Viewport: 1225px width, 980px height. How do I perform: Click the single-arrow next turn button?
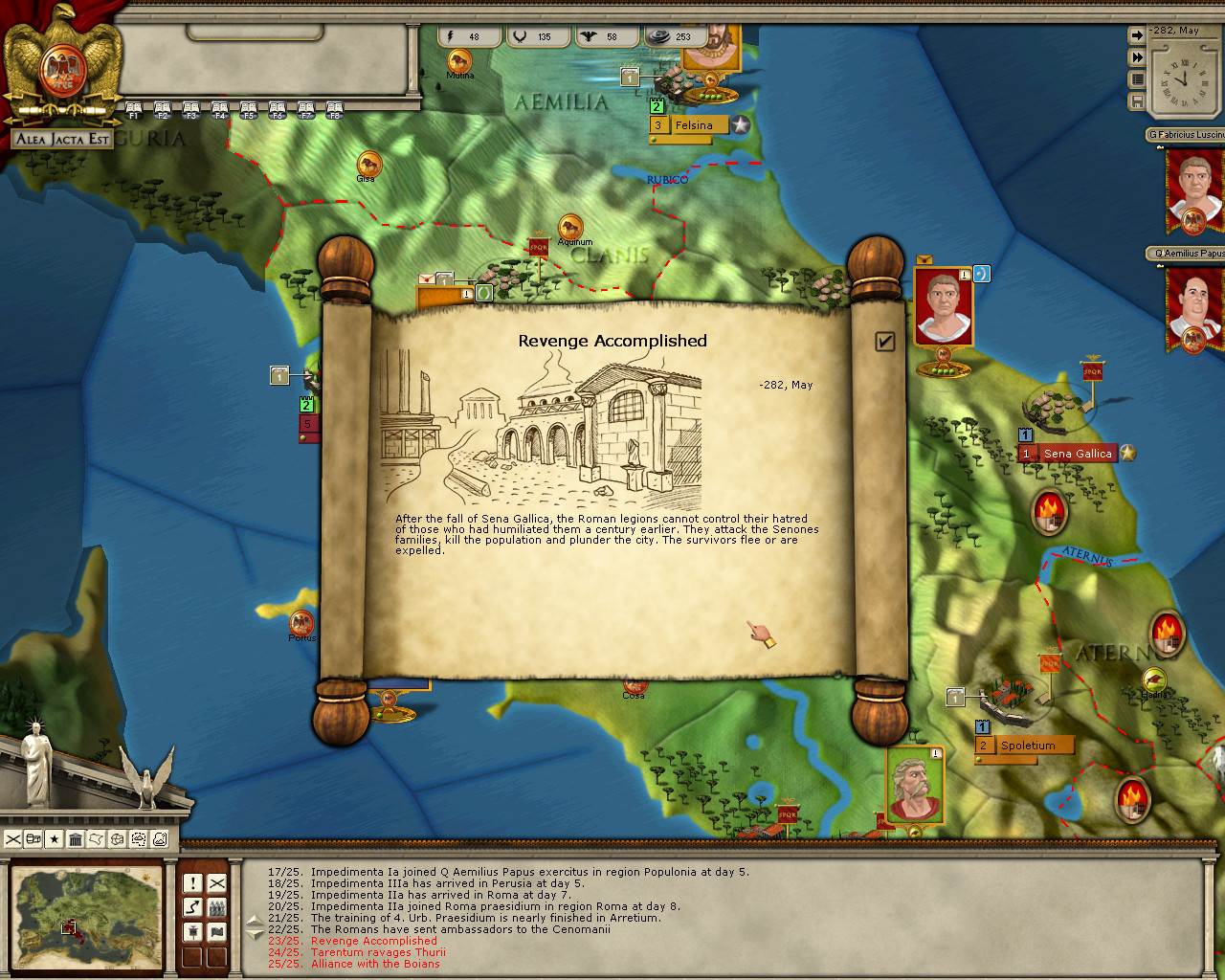[1137, 35]
